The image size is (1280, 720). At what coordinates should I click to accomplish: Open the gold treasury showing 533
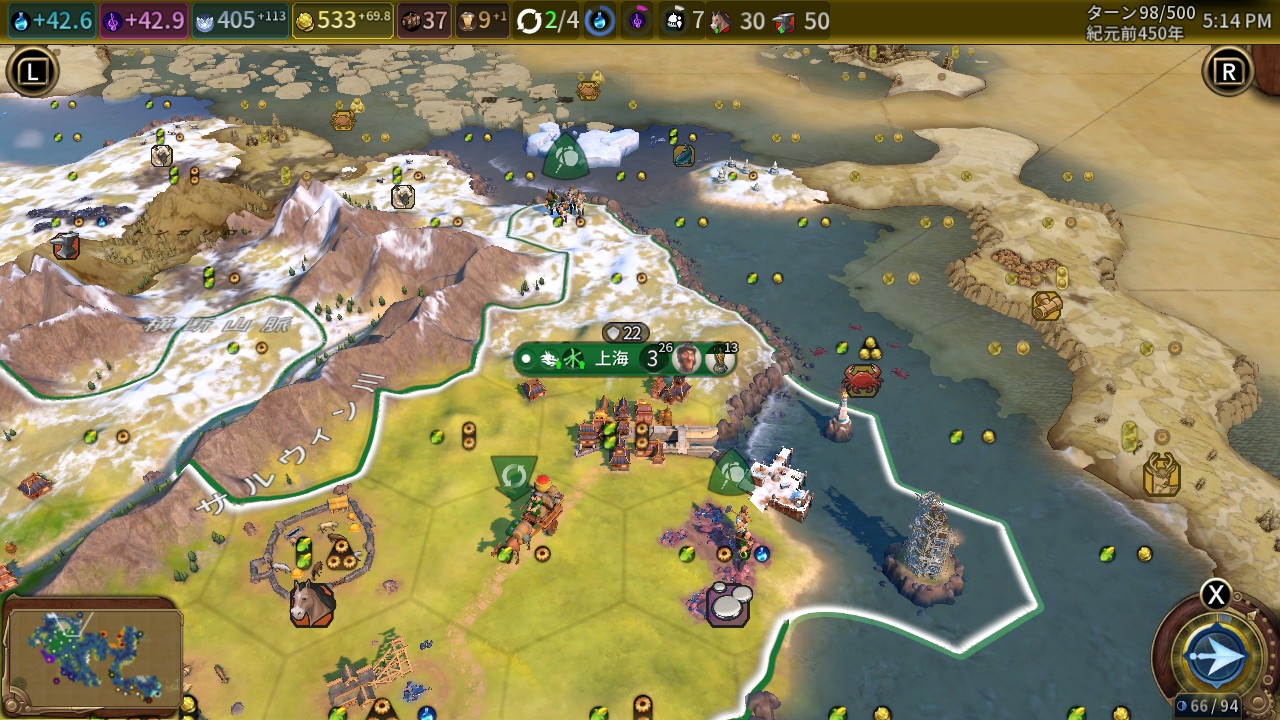click(342, 21)
